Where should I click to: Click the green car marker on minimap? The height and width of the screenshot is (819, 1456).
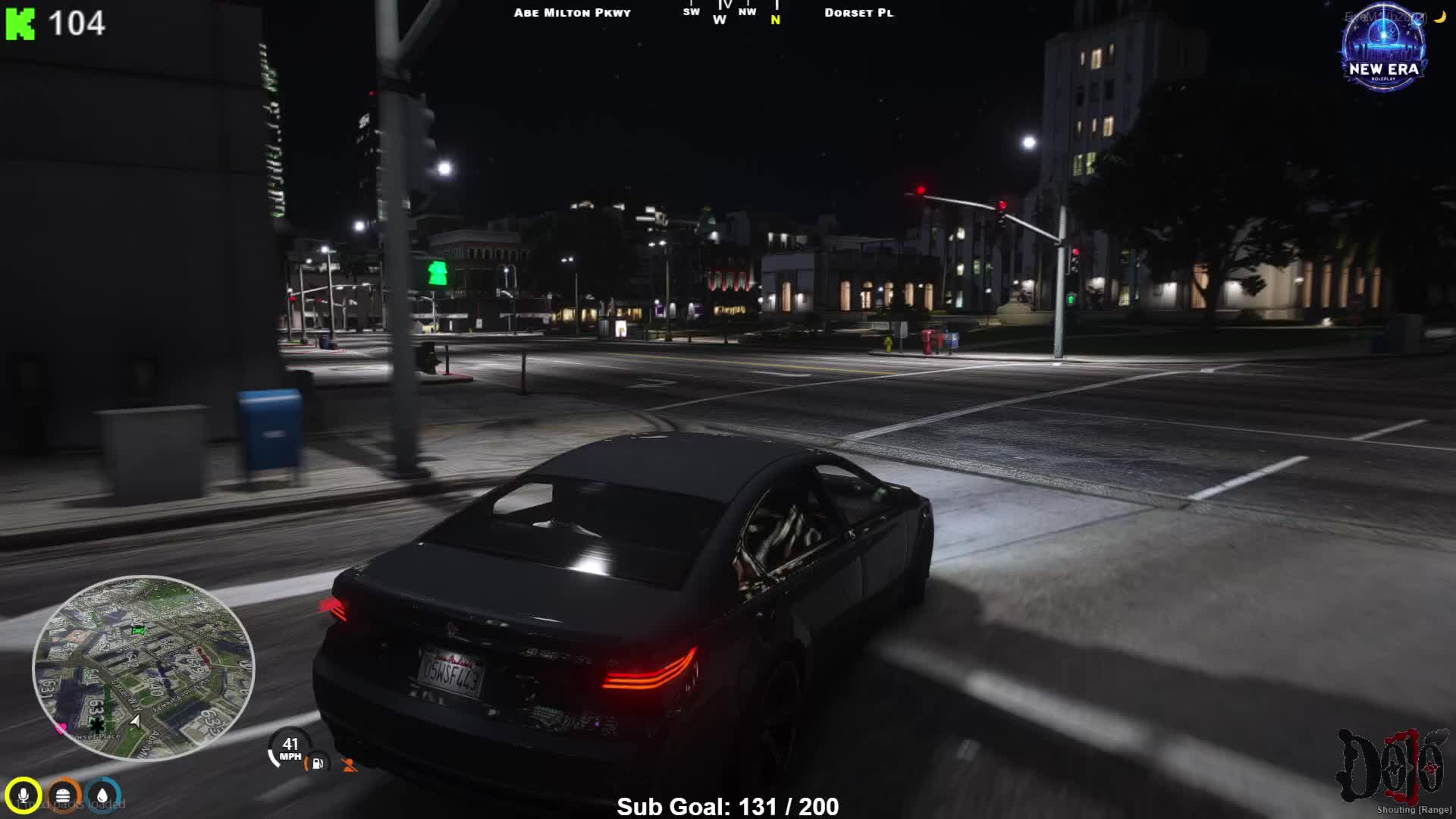[x=138, y=629]
